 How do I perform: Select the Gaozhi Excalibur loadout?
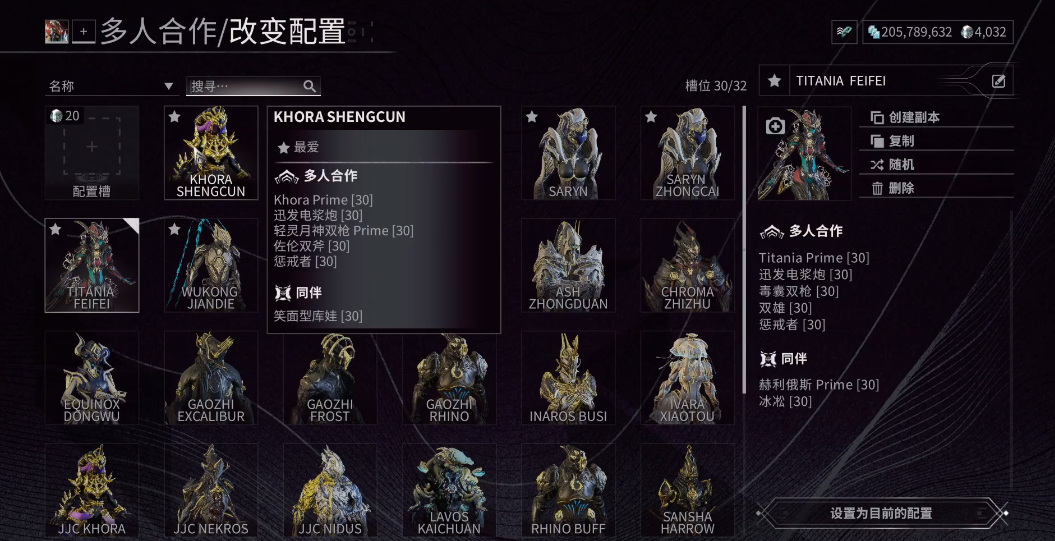point(211,378)
